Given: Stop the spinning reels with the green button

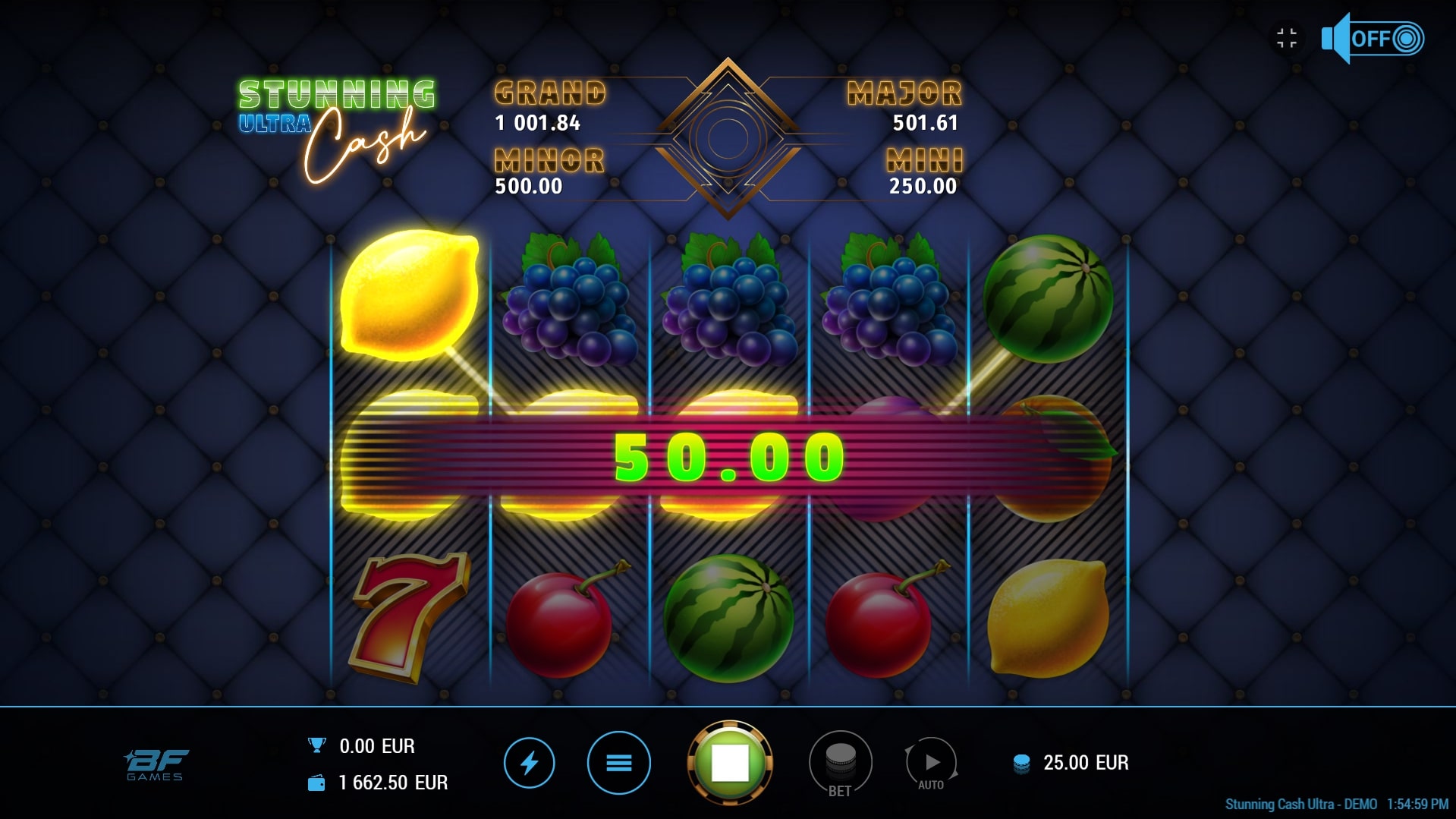Looking at the screenshot, I should click(x=729, y=762).
